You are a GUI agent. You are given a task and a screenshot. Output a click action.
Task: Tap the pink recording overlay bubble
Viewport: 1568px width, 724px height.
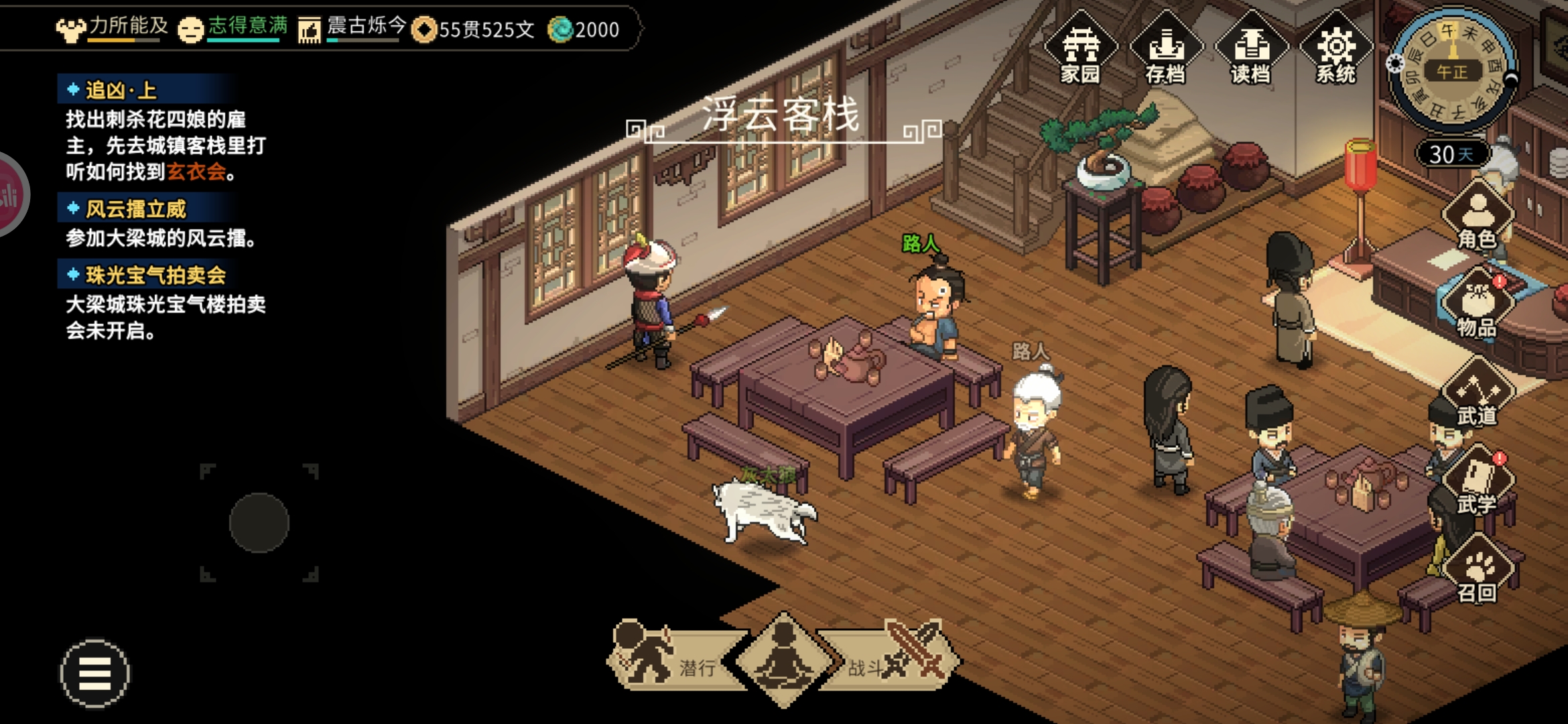pyautogui.click(x=9, y=195)
